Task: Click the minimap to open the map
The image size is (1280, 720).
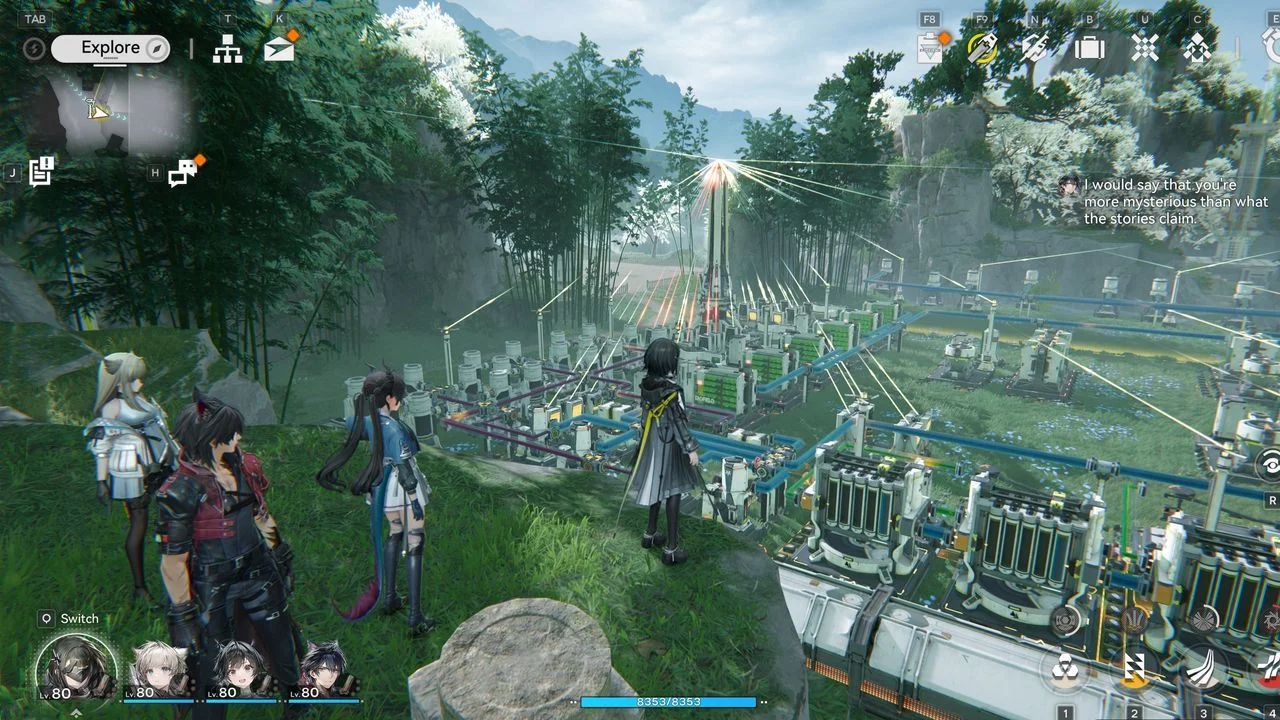Action: (110, 111)
